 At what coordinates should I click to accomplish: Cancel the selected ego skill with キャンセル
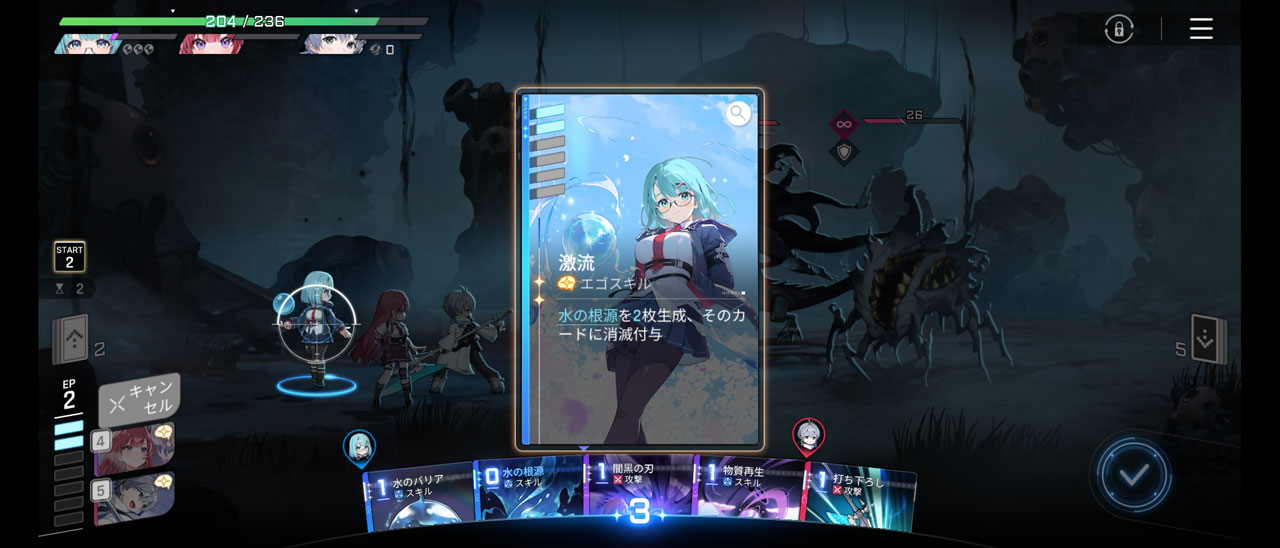pyautogui.click(x=140, y=400)
